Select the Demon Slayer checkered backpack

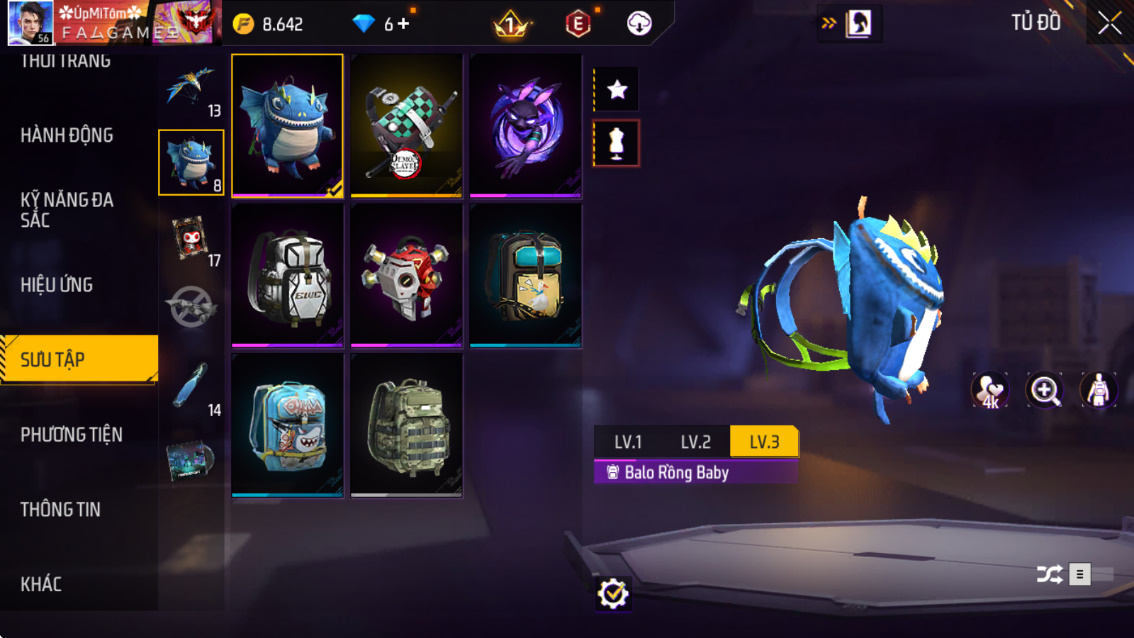pos(406,126)
